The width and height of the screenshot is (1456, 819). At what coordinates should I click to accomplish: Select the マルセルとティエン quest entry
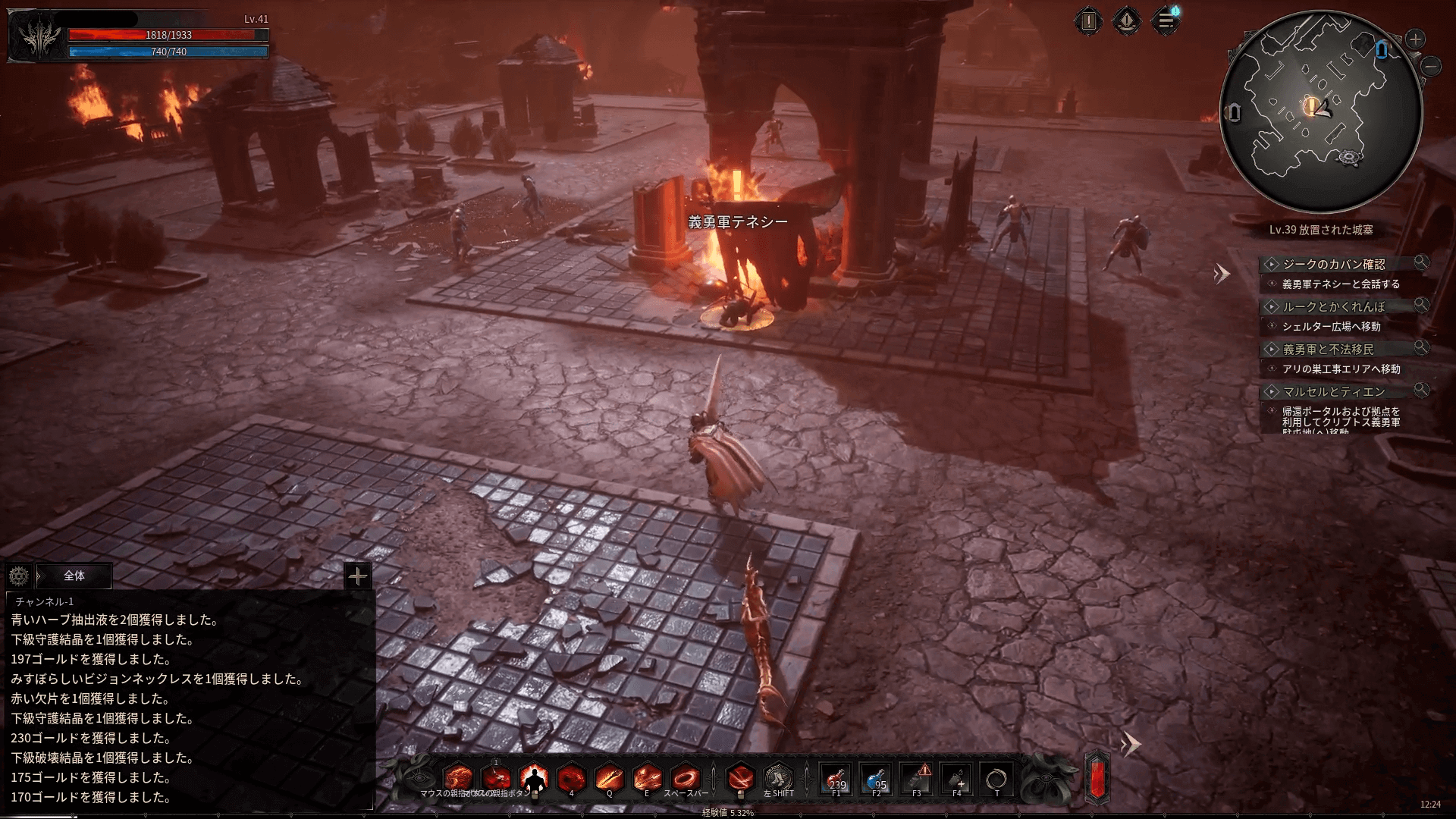[1333, 391]
